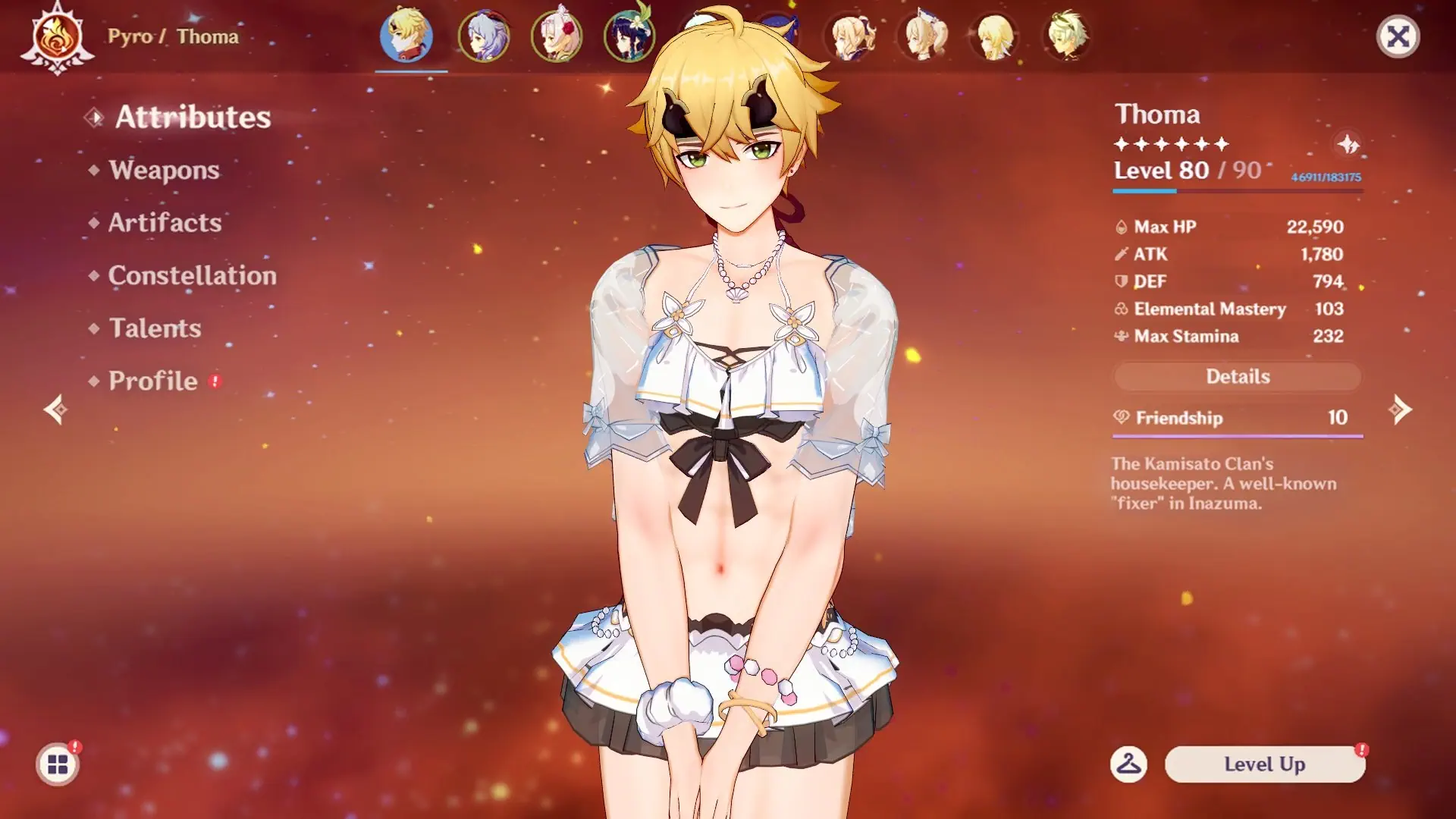Select Ganyu's portrait in the character bar

click(x=484, y=36)
